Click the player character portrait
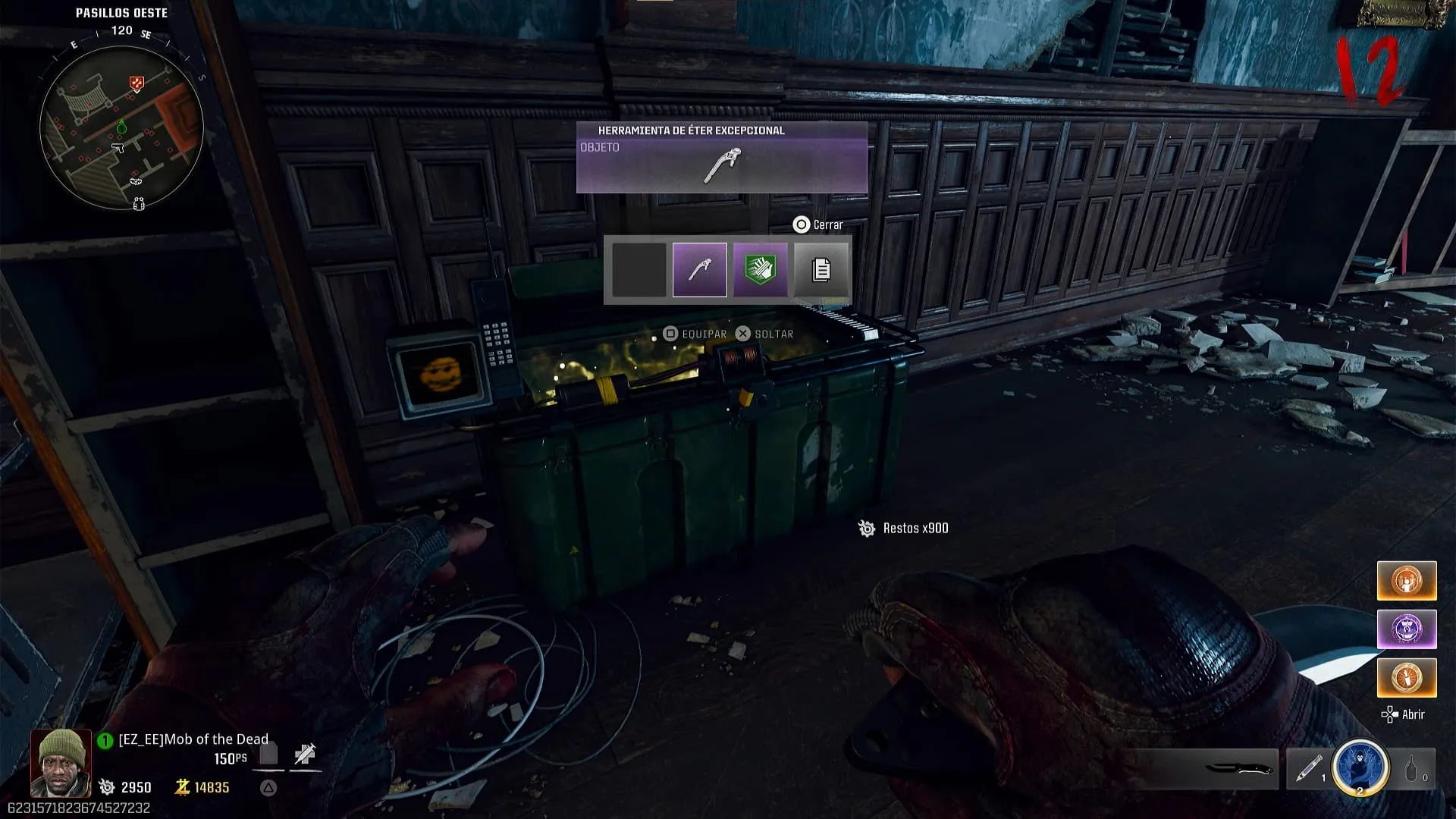This screenshot has height=819, width=1456. tap(61, 763)
